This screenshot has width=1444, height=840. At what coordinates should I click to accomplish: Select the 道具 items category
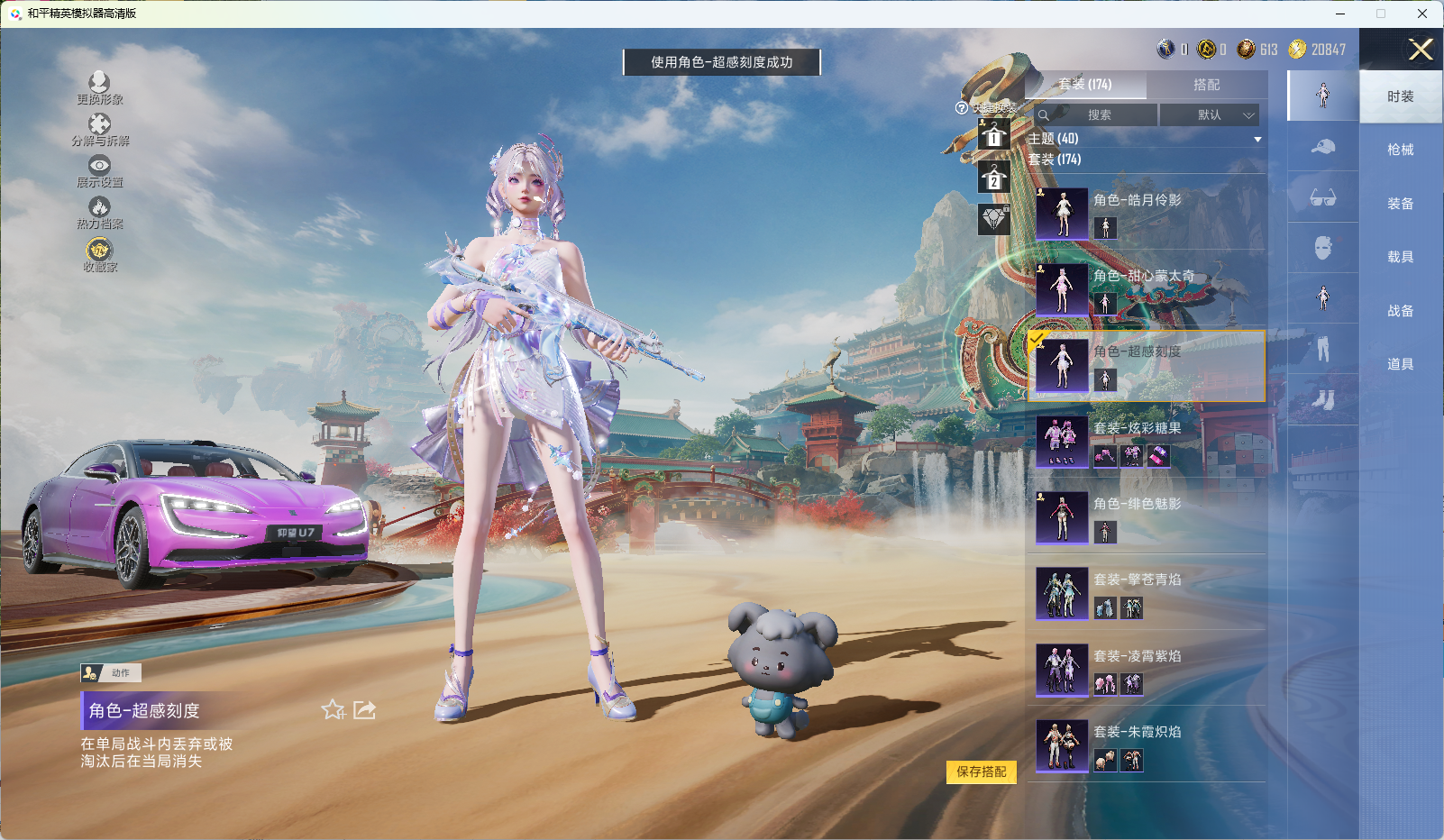(1400, 364)
